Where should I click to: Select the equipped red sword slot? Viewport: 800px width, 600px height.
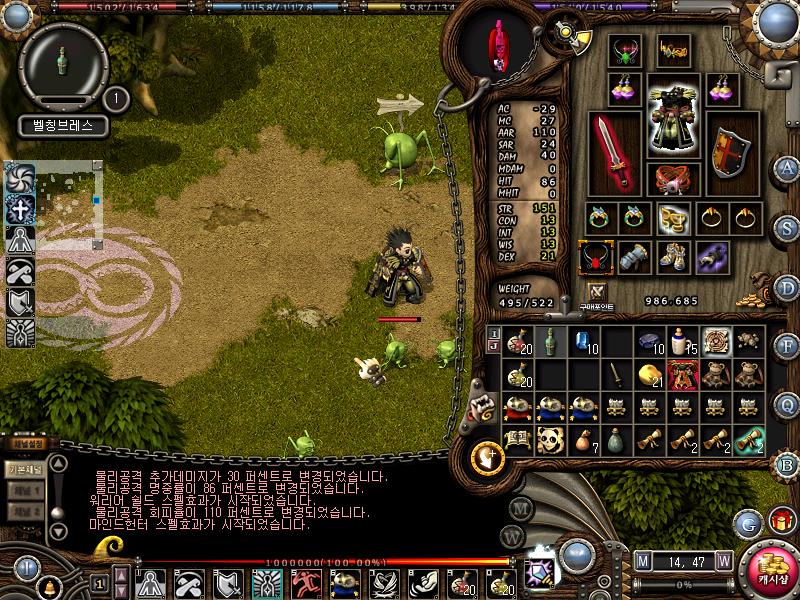point(614,152)
